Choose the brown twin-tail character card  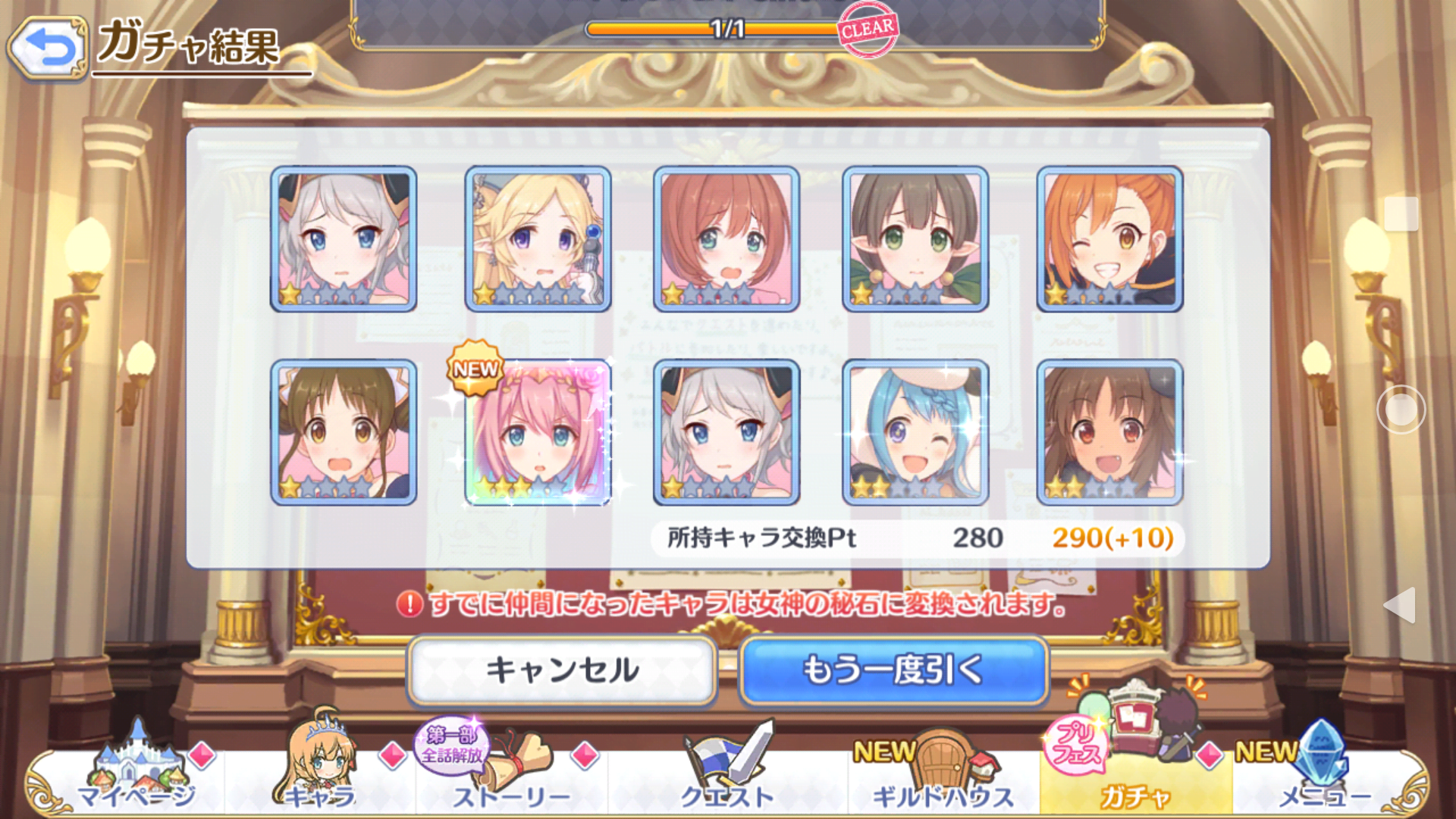pos(344,432)
